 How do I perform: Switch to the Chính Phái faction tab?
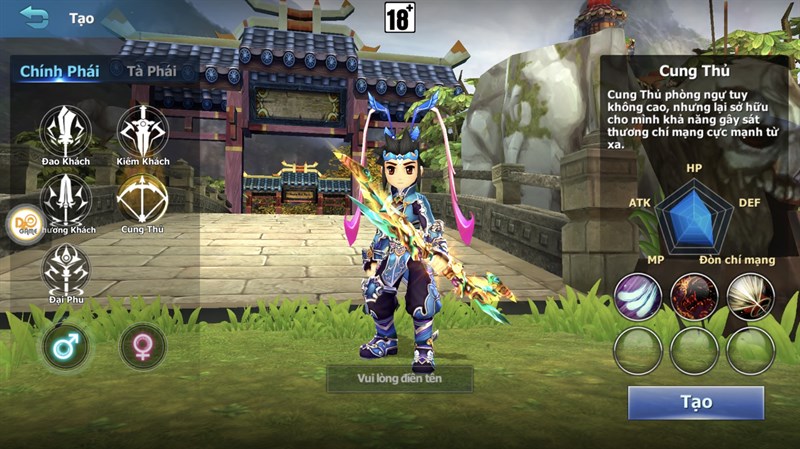click(59, 71)
